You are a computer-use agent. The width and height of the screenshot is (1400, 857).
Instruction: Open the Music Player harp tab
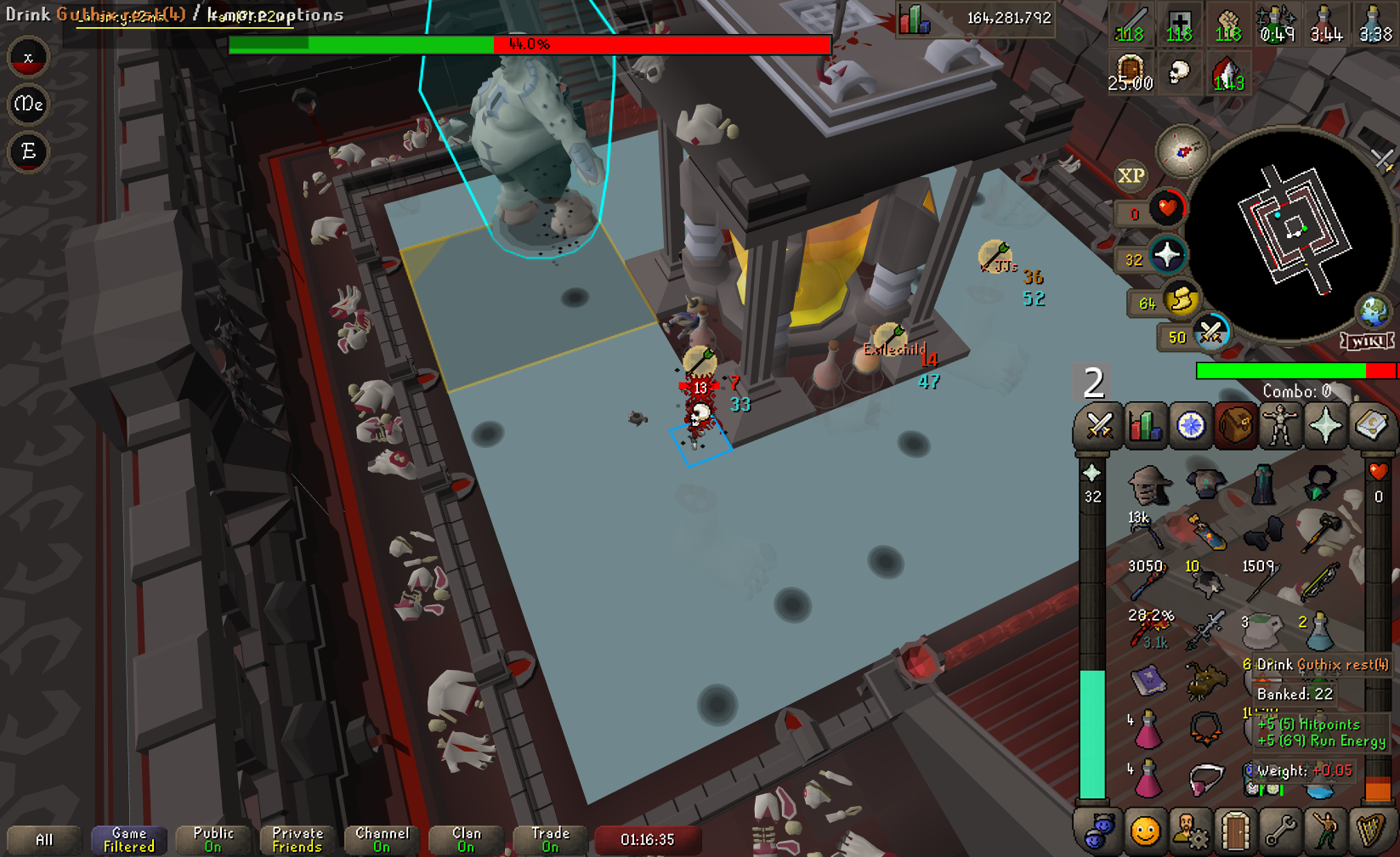pos(1370,831)
